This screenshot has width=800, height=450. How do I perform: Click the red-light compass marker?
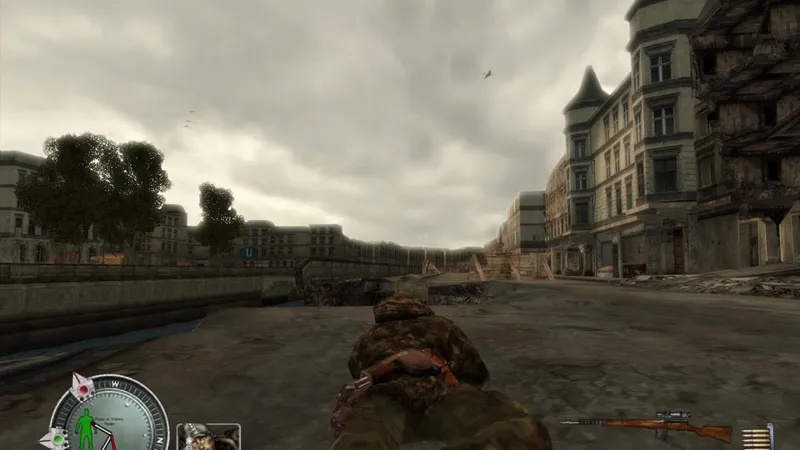[x=82, y=386]
